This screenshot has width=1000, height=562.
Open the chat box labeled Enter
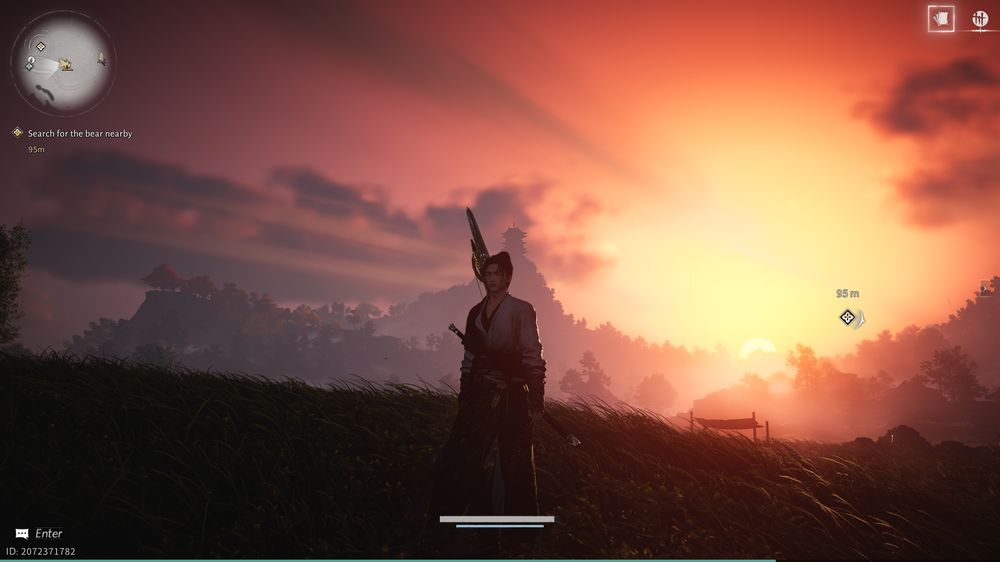pos(40,534)
